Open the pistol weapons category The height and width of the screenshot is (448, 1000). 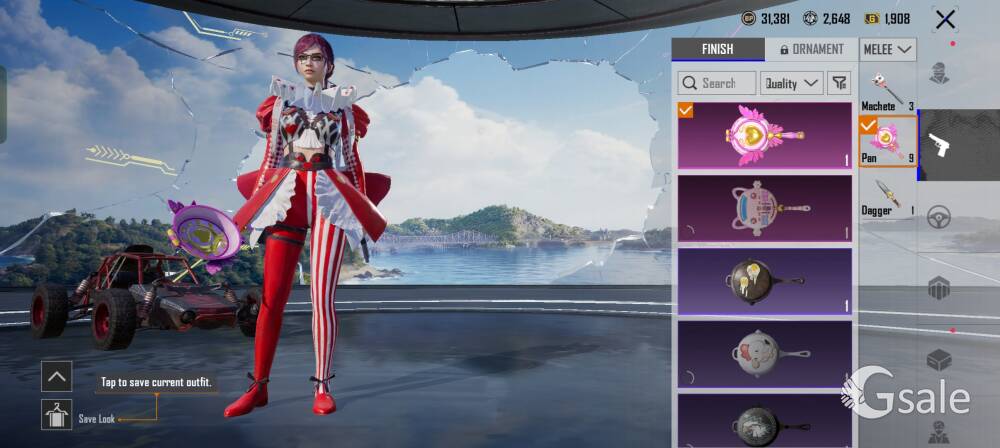point(939,145)
